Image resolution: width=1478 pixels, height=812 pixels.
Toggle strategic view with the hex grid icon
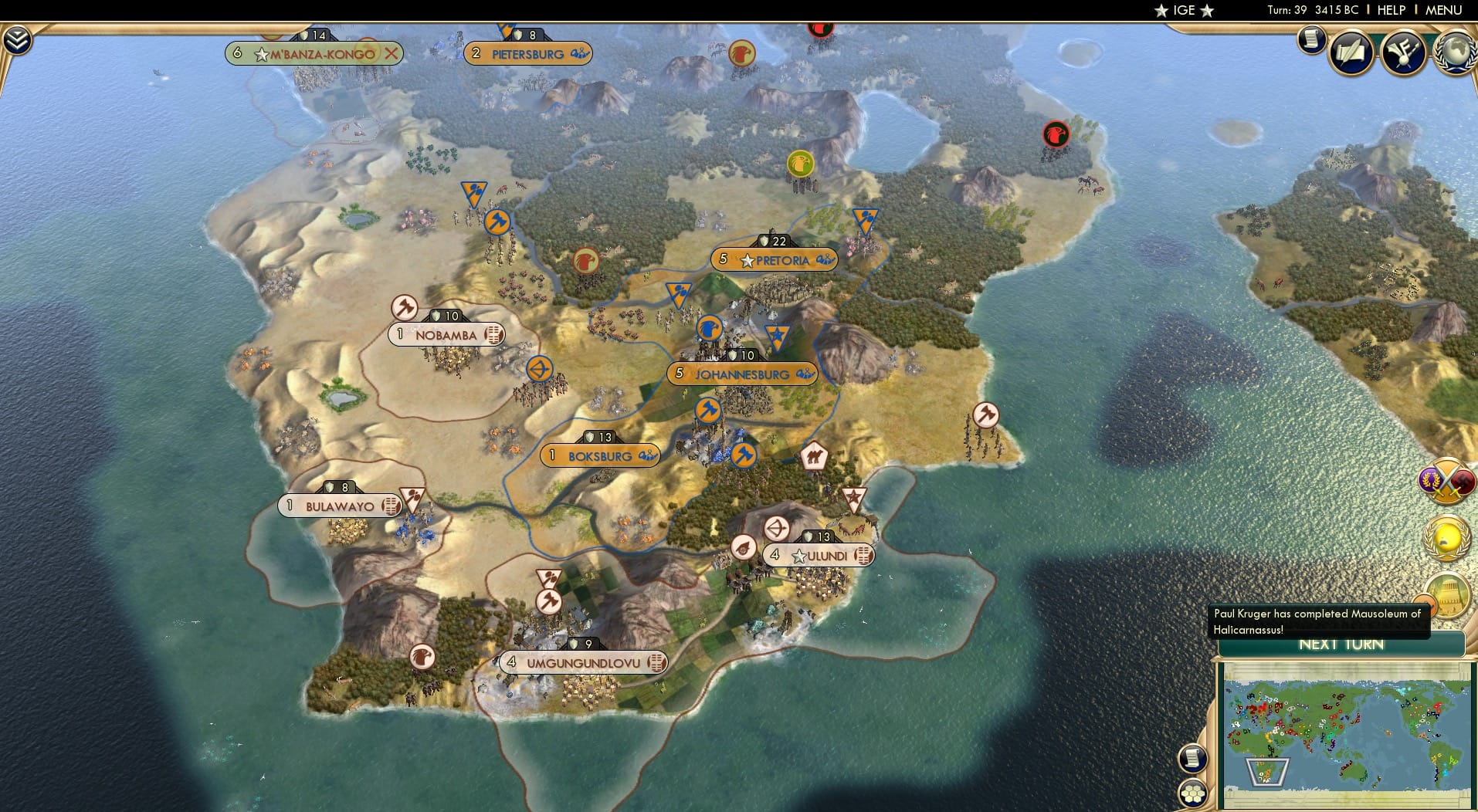(1193, 793)
